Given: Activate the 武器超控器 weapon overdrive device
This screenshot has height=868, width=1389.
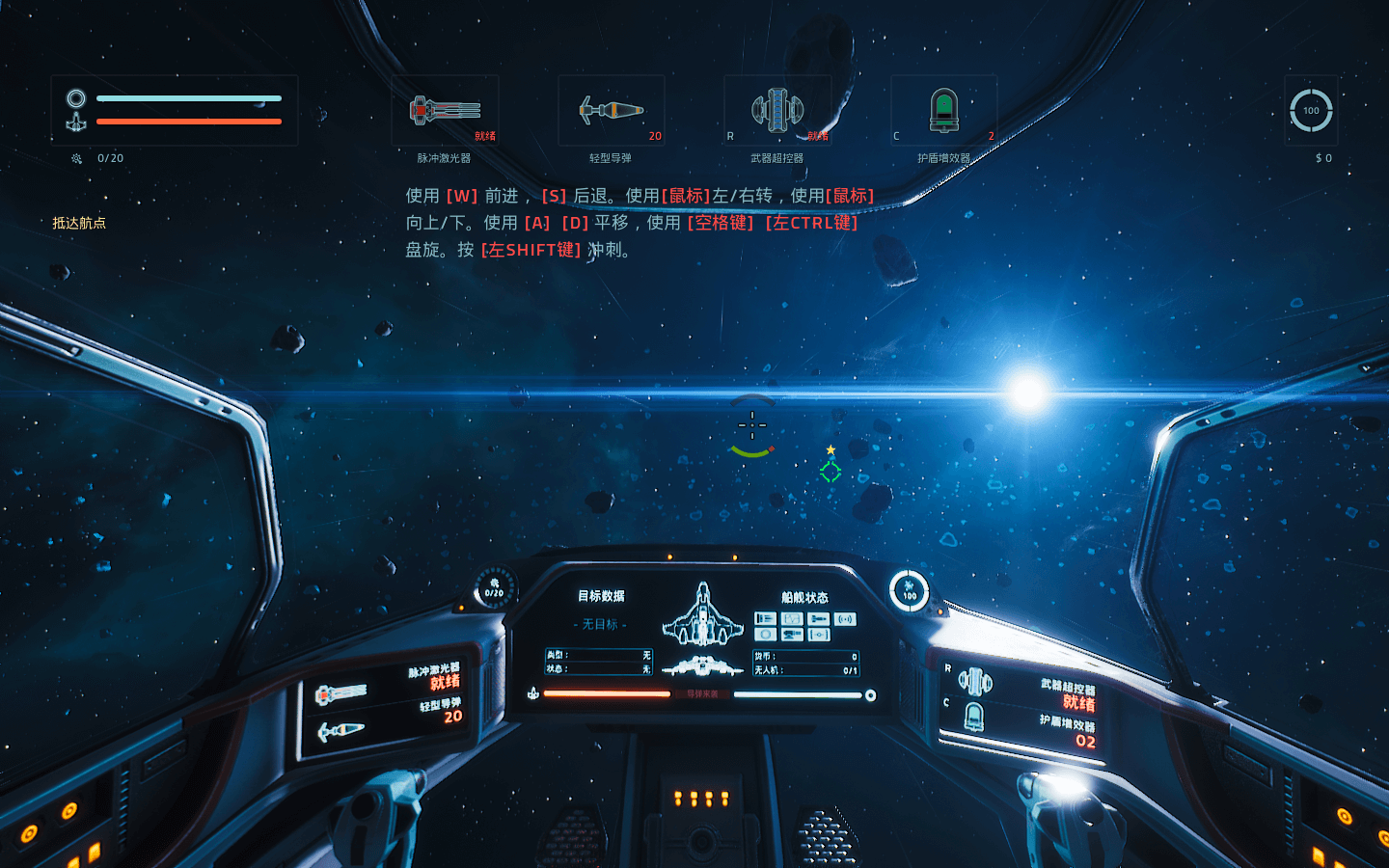Looking at the screenshot, I should (x=777, y=111).
